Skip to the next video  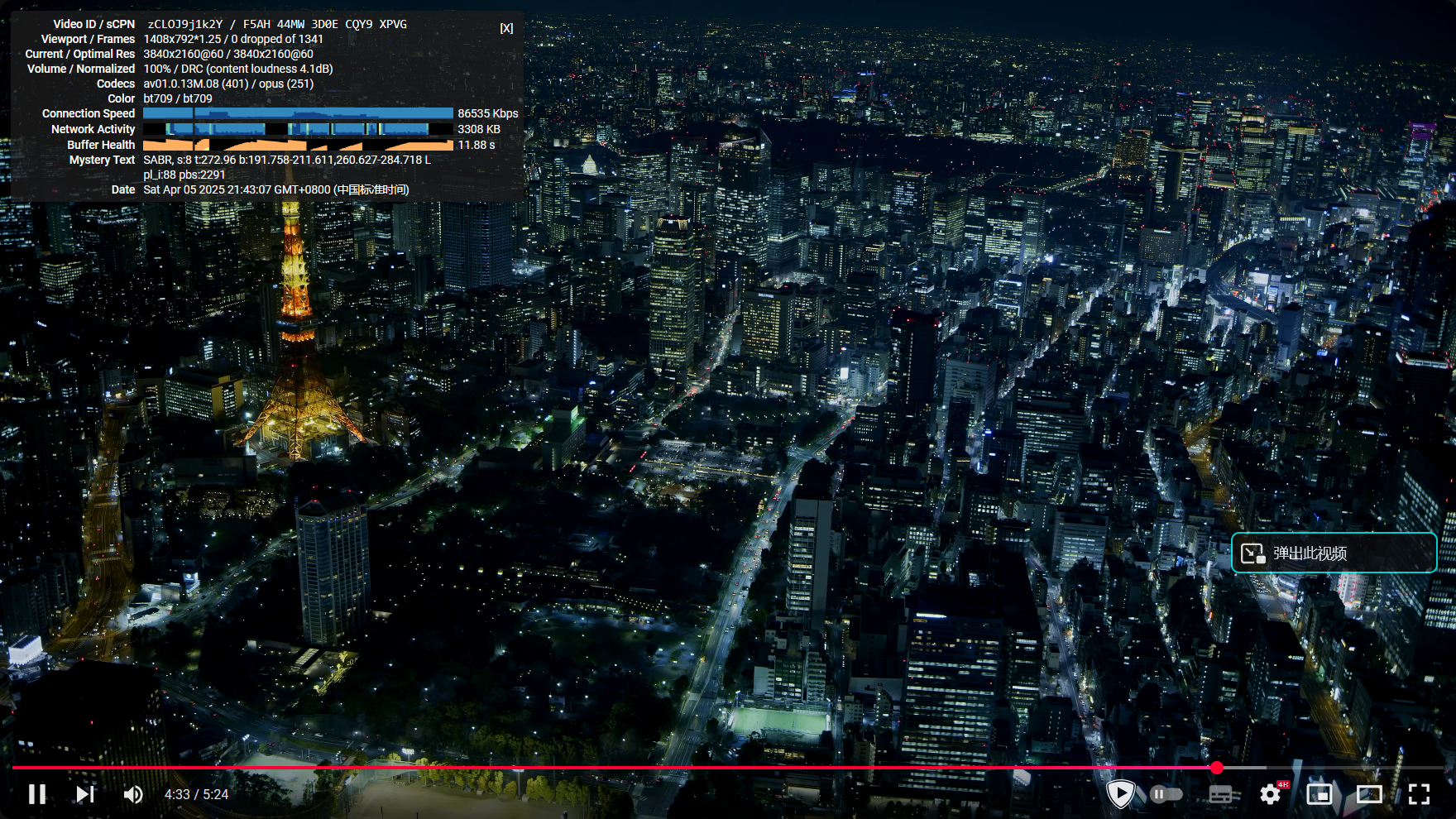point(84,794)
